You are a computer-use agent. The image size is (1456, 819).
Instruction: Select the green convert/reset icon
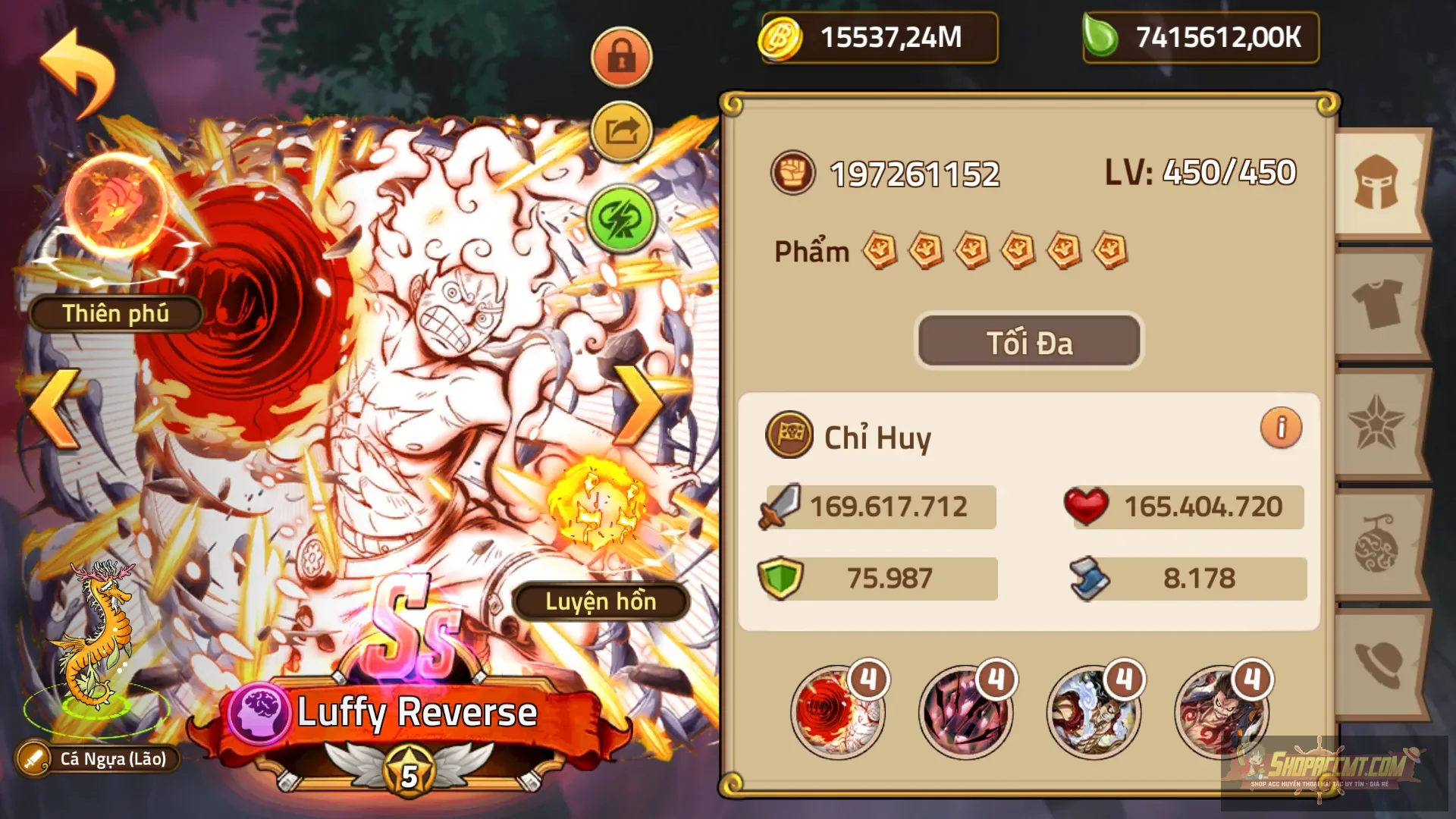tap(620, 220)
